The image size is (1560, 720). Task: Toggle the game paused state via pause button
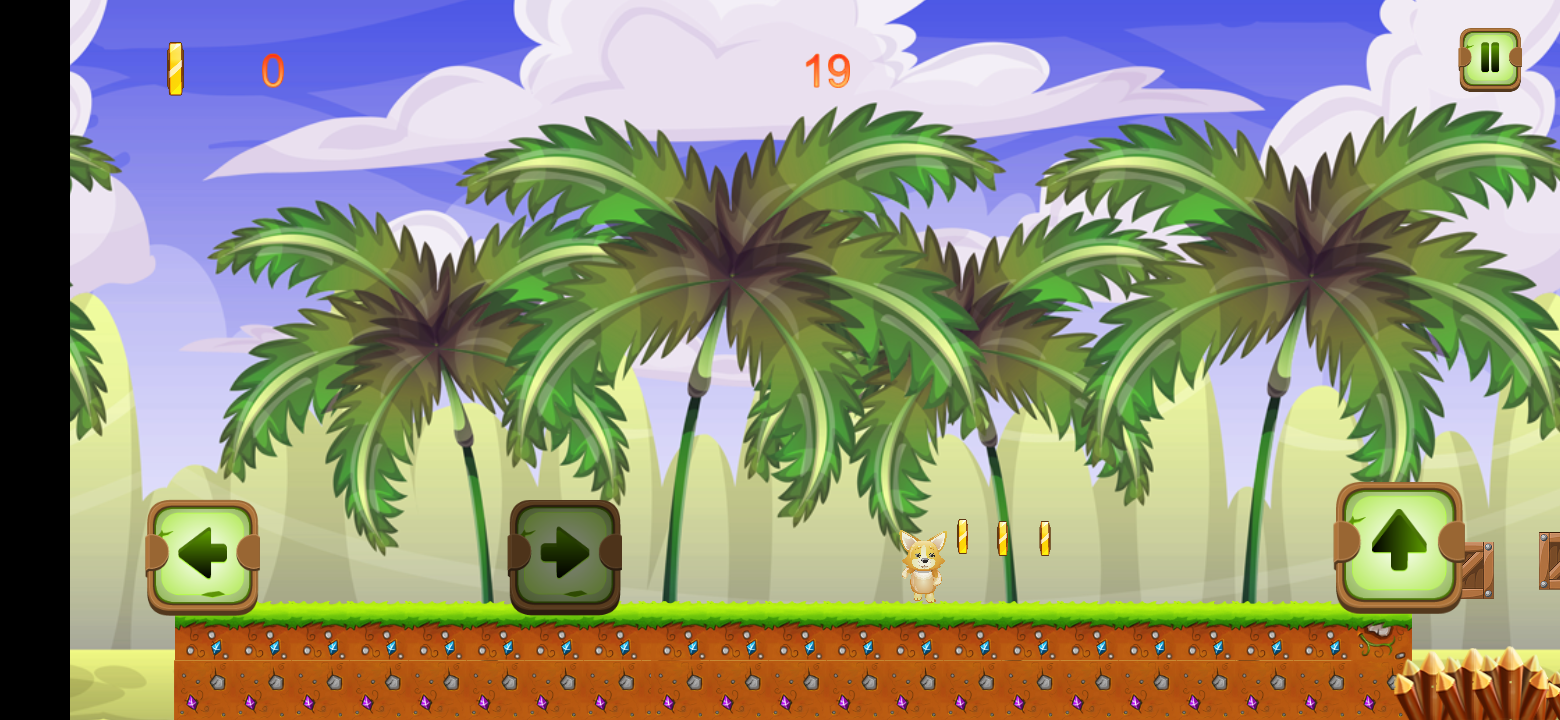[x=1489, y=60]
